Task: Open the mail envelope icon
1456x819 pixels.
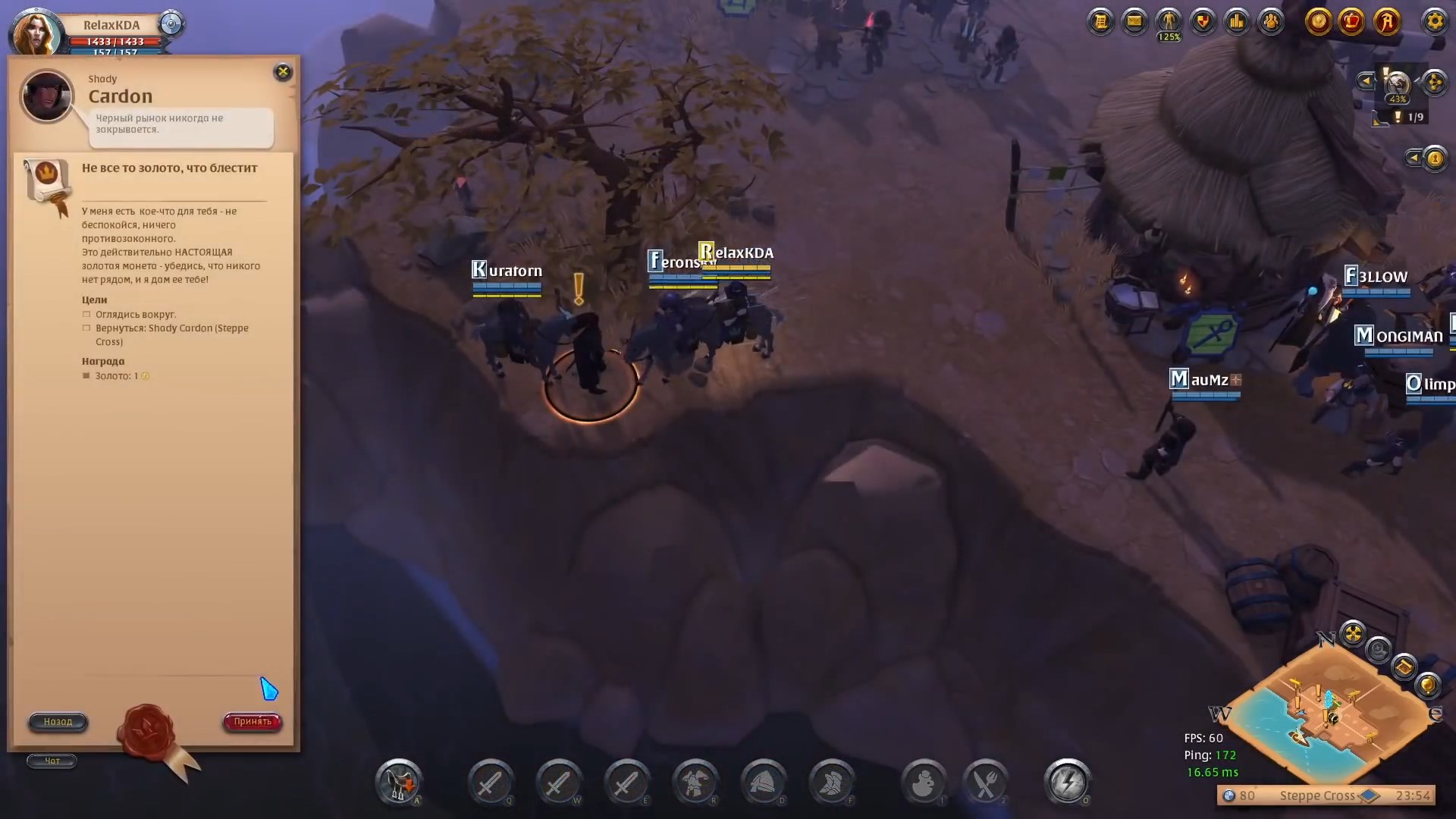Action: [1134, 21]
